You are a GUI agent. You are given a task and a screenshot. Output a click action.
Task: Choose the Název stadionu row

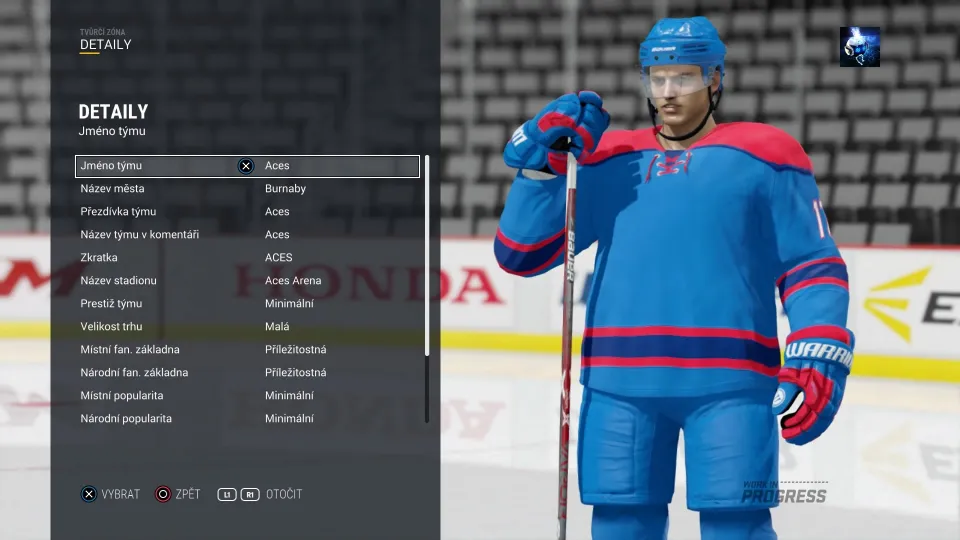tap(247, 281)
